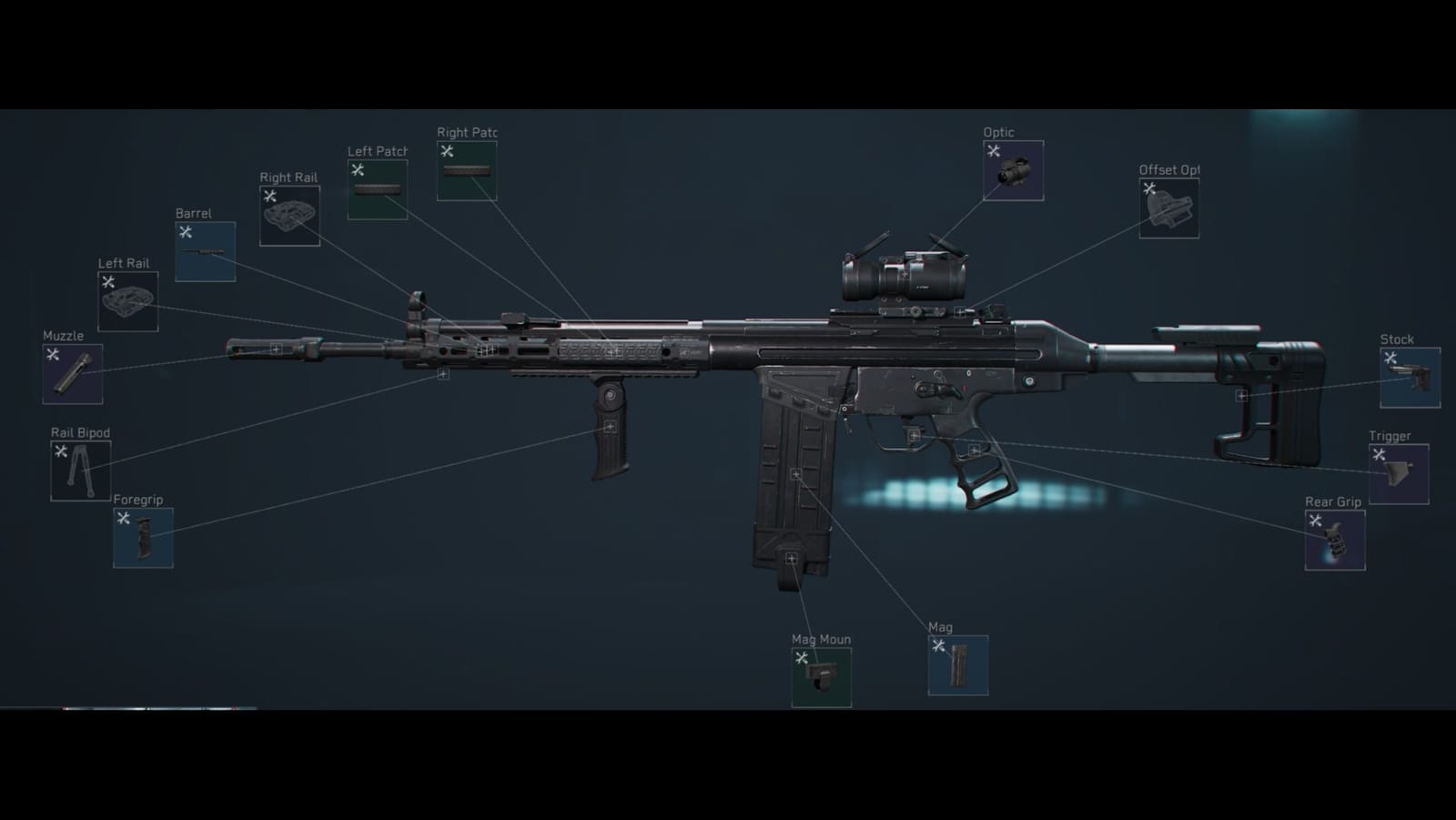Select the Left Rail slot
Screen dimensions: 1456x820
(x=127, y=299)
